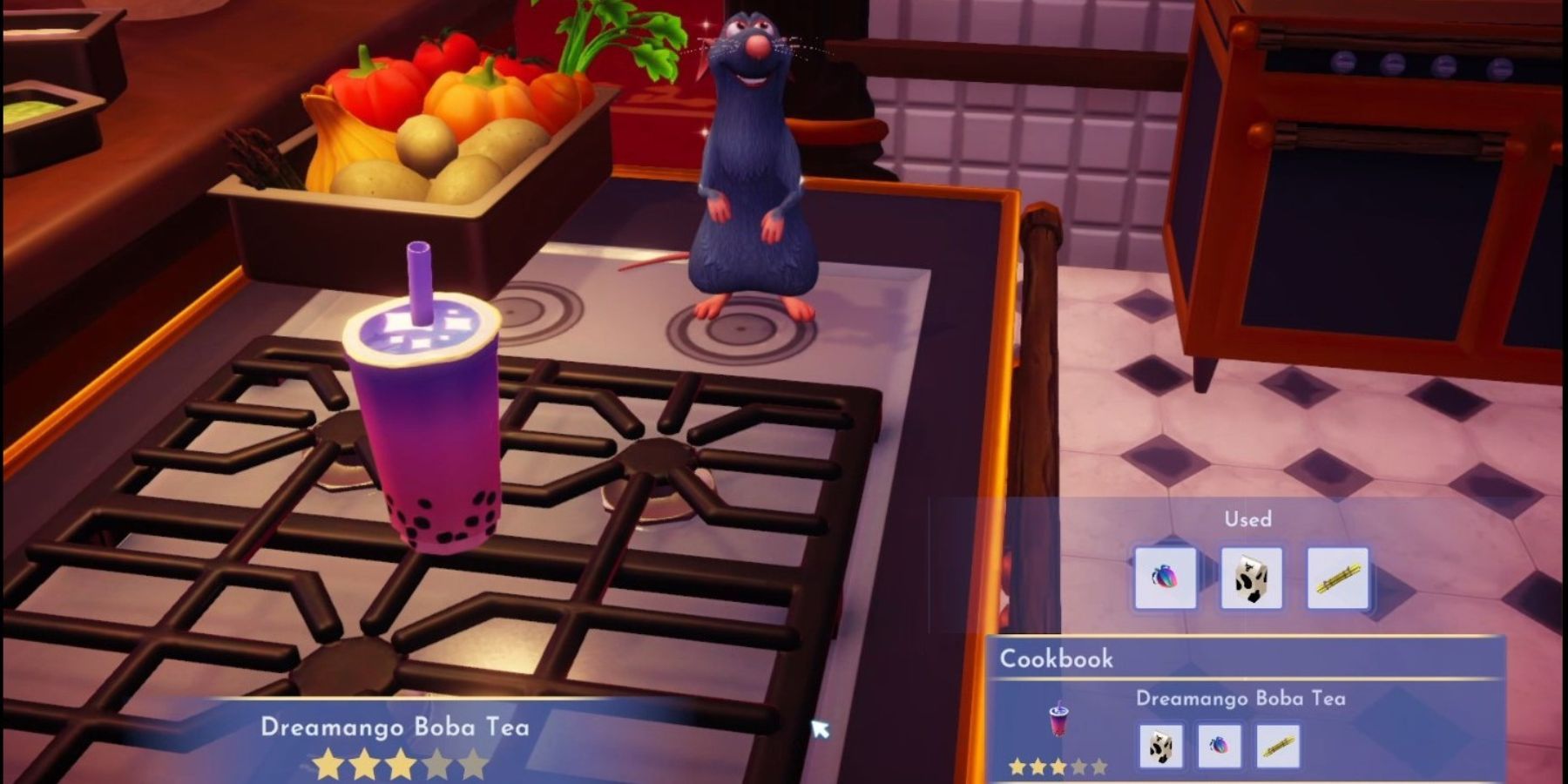Open the Cookbook panel header
1568x784 pixels.
[1056, 659]
